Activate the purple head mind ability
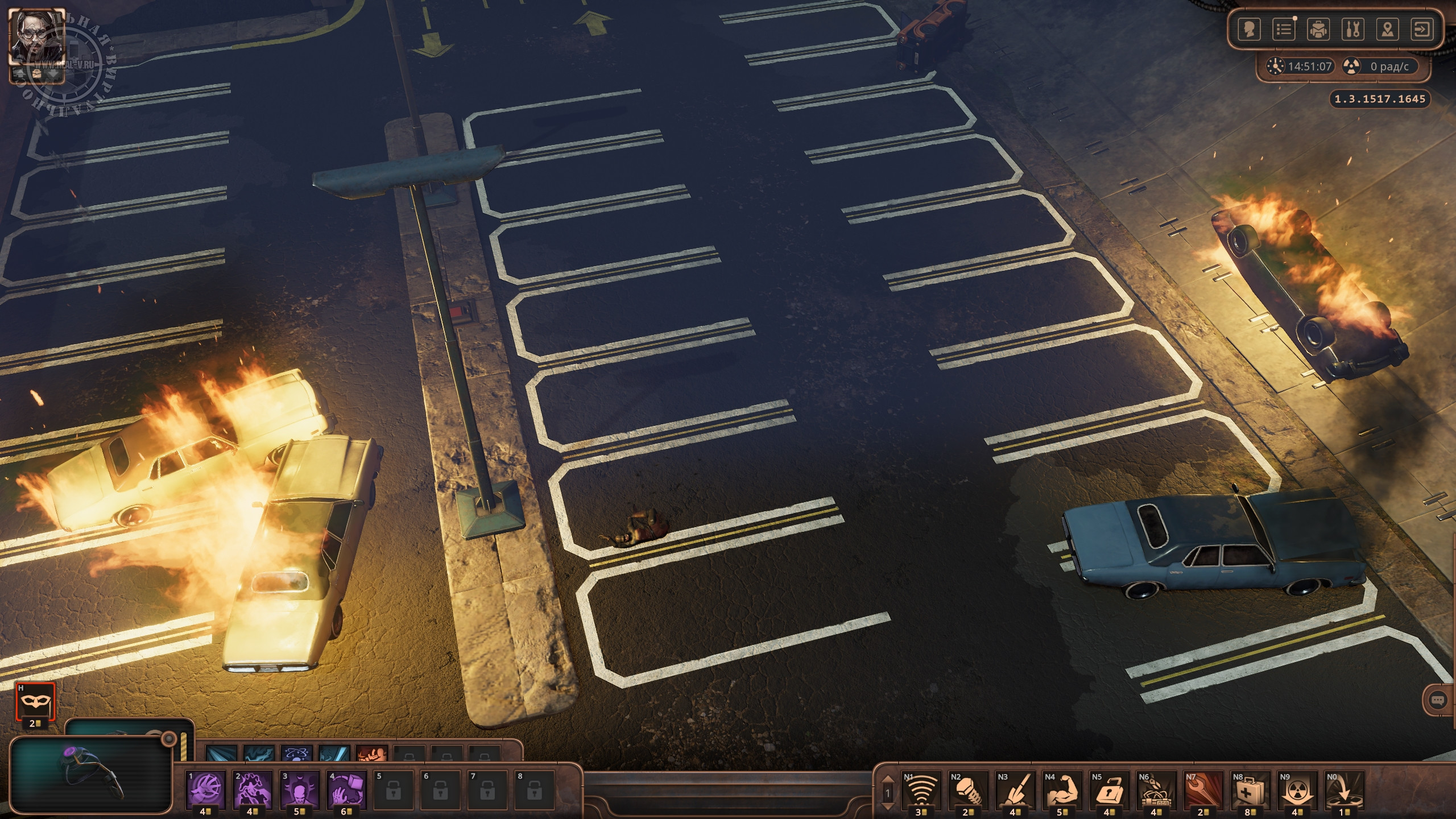This screenshot has height=819, width=1456. pos(300,789)
